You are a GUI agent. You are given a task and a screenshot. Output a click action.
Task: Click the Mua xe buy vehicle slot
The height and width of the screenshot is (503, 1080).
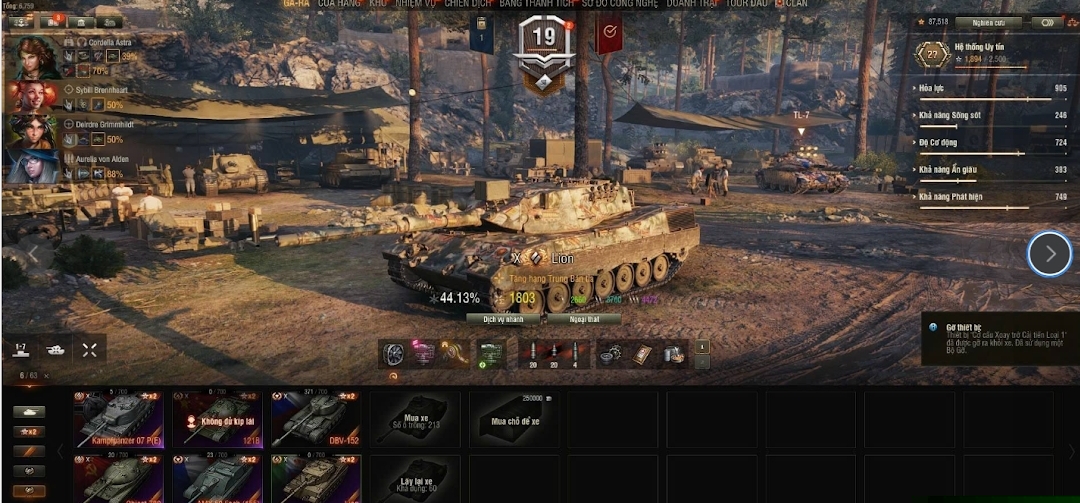pos(415,419)
